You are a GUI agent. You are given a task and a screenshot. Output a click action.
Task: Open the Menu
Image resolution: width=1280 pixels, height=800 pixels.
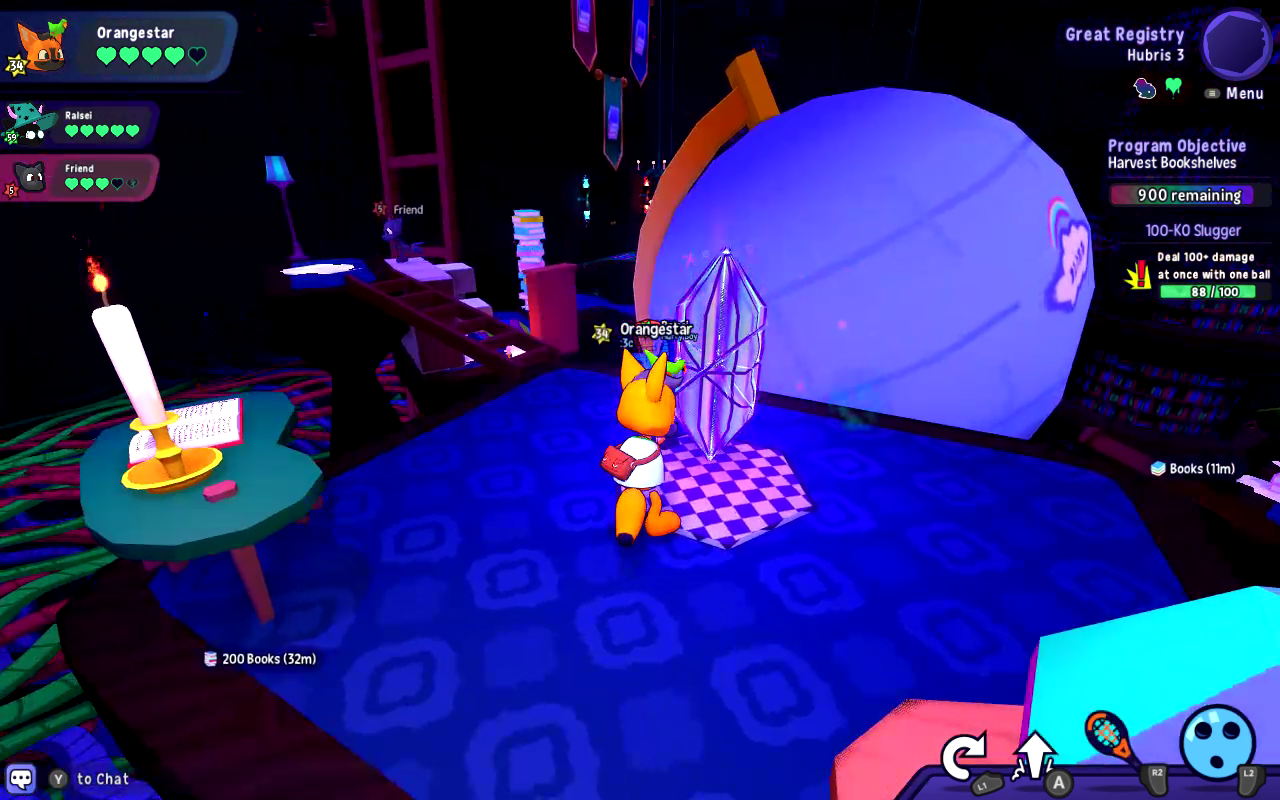pyautogui.click(x=1237, y=93)
